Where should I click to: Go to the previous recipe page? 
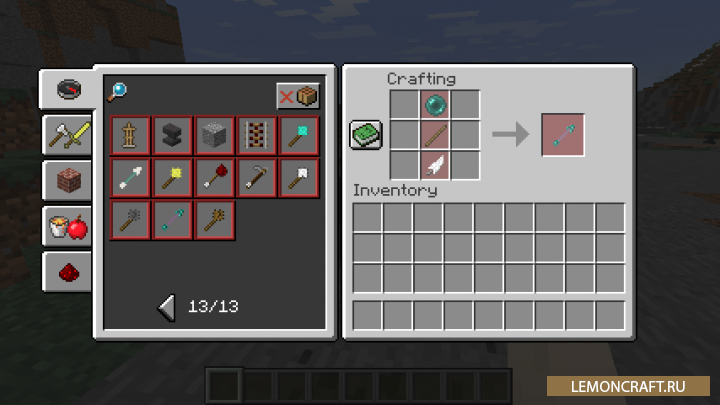[167, 306]
